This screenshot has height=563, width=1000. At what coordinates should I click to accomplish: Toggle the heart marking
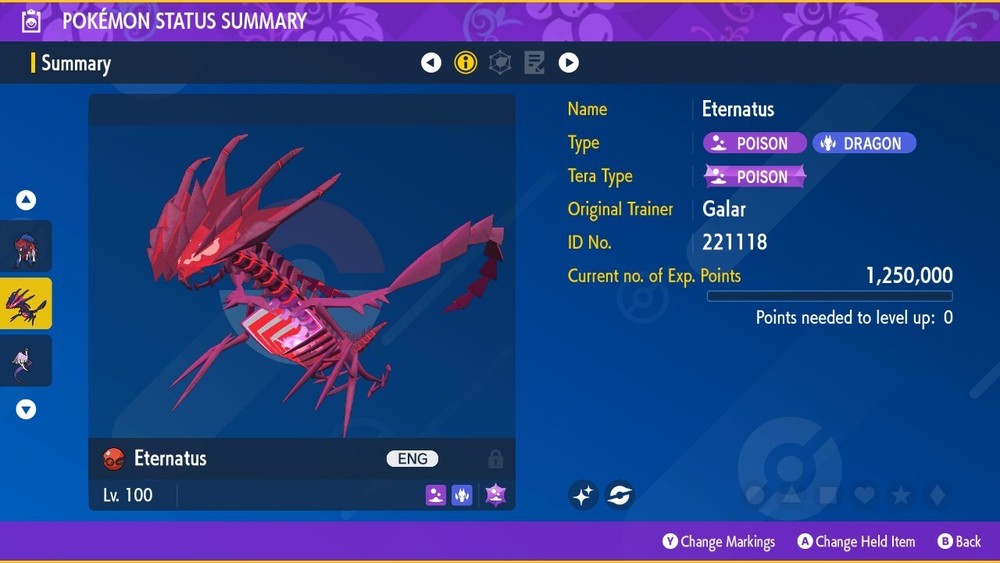pyautogui.click(x=864, y=495)
